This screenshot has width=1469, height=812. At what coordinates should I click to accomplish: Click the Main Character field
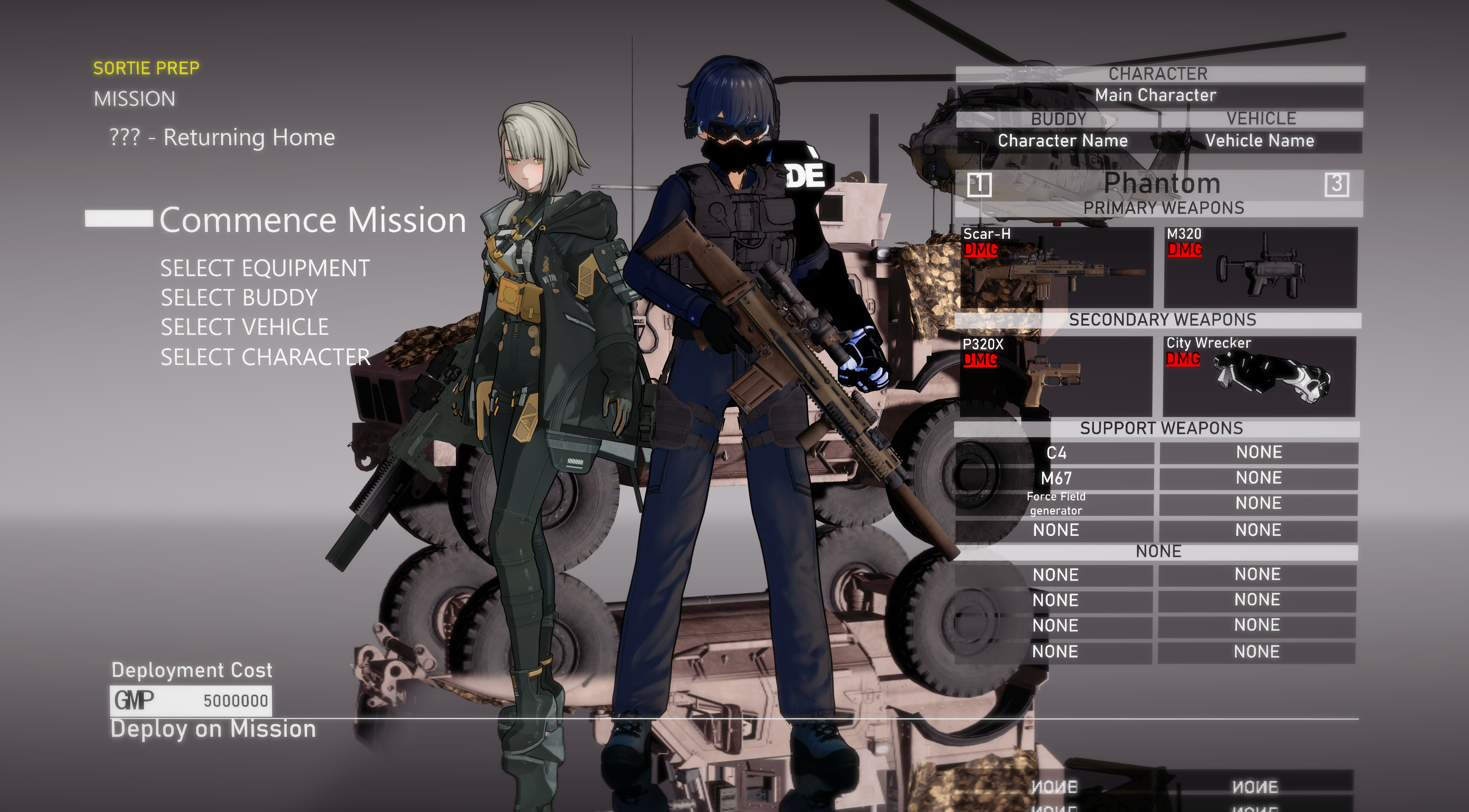point(1158,95)
